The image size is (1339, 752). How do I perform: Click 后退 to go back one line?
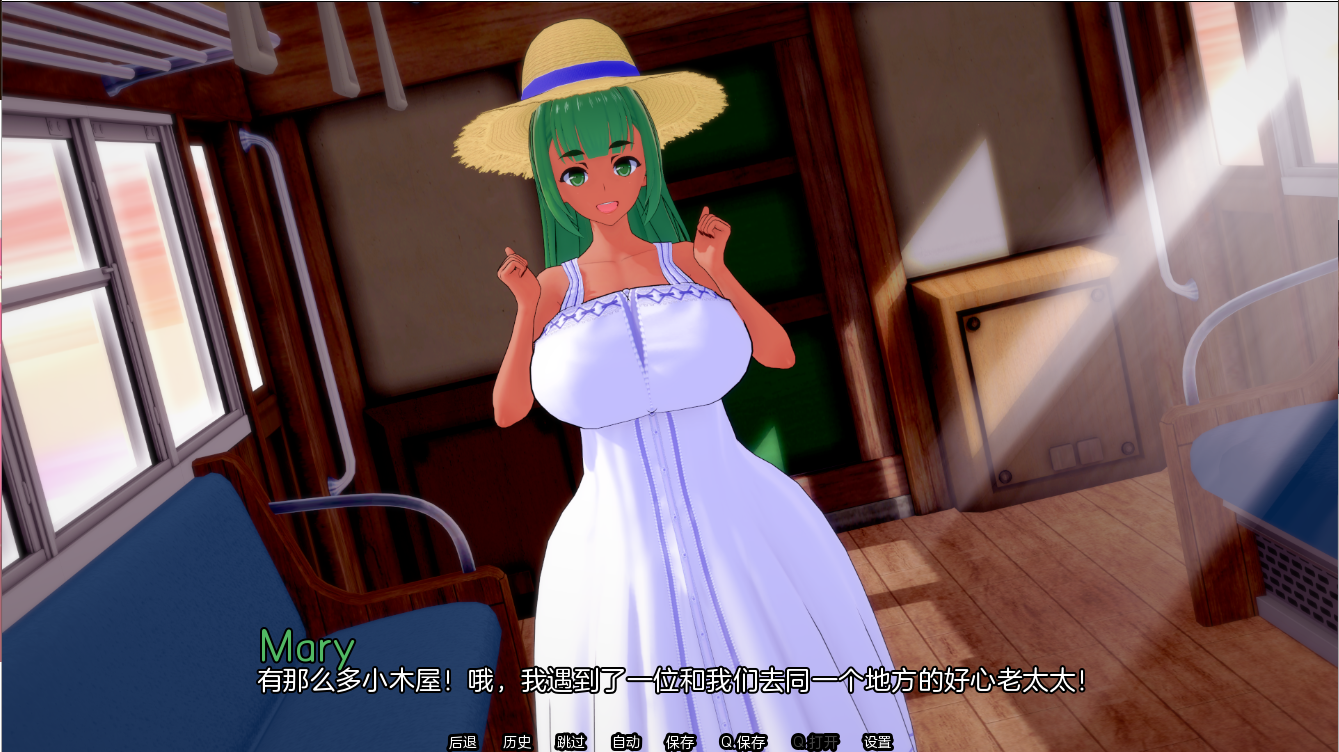click(x=461, y=743)
